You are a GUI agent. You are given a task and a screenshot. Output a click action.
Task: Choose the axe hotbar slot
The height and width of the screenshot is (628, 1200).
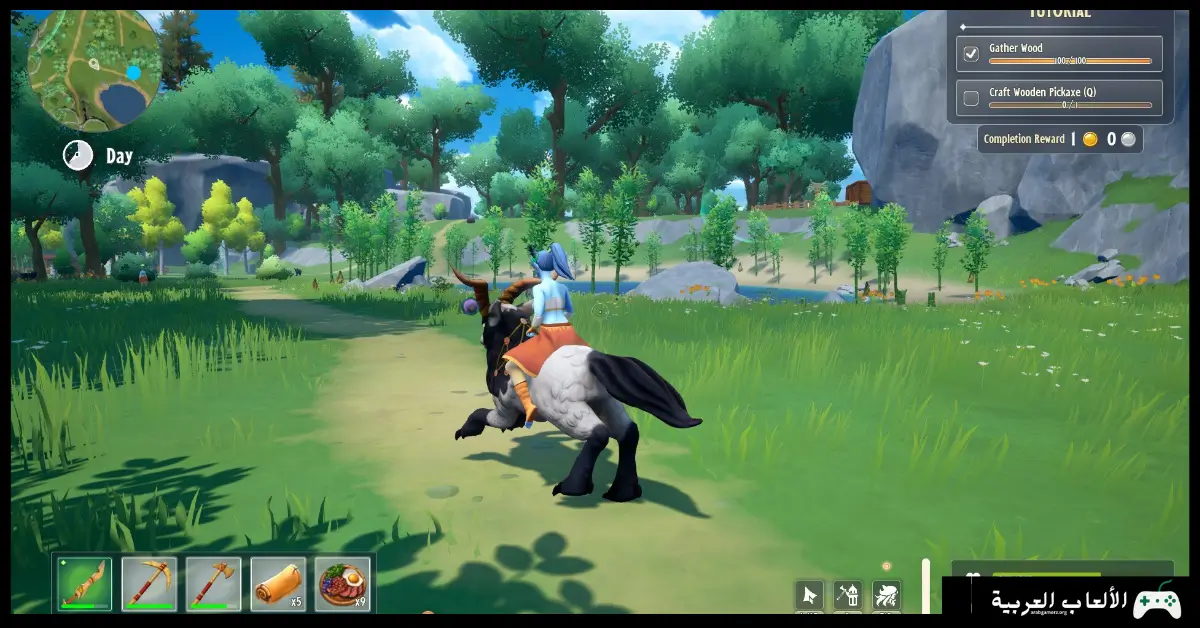click(x=213, y=584)
